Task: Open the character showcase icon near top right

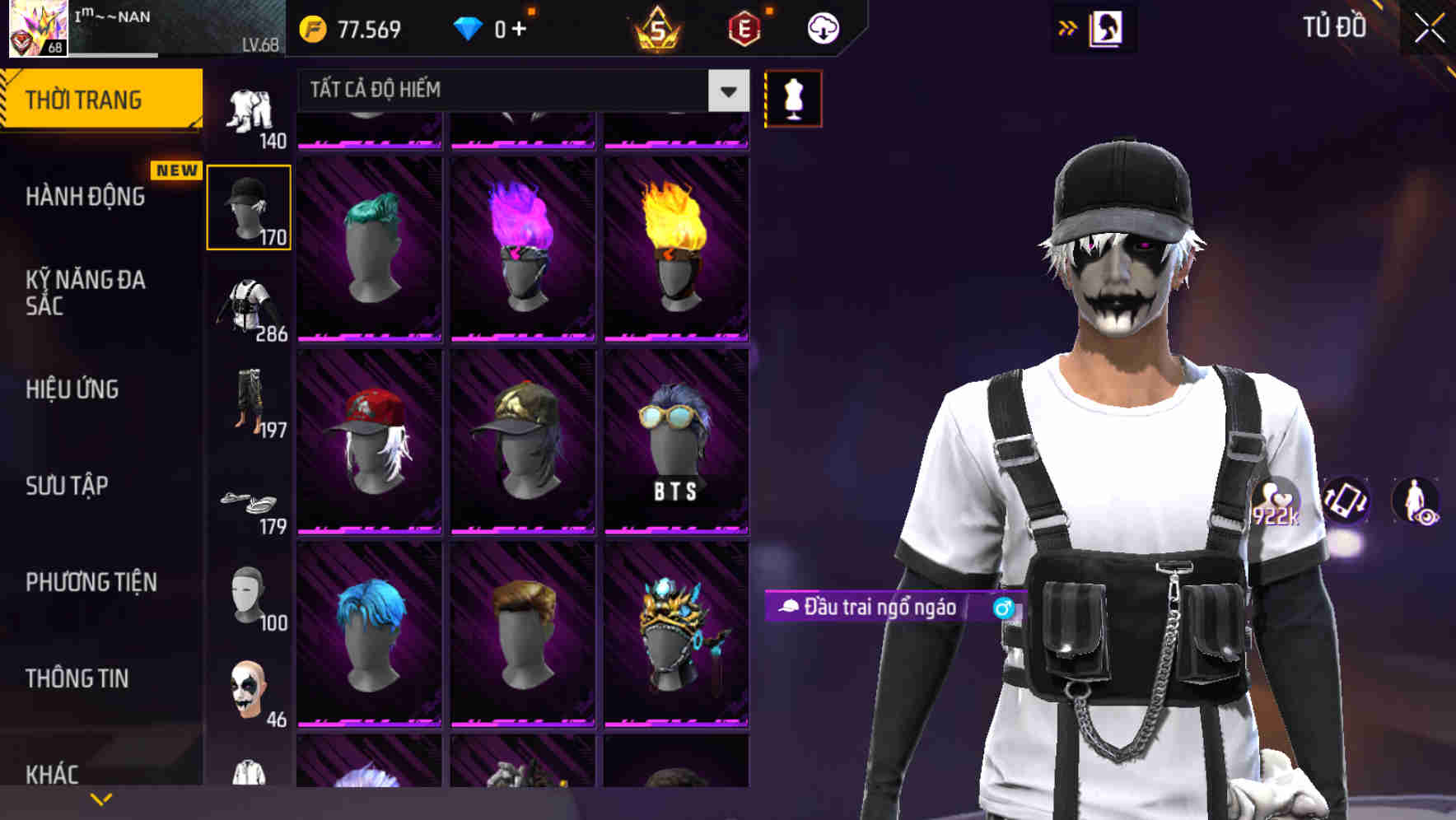Action: point(1106,27)
